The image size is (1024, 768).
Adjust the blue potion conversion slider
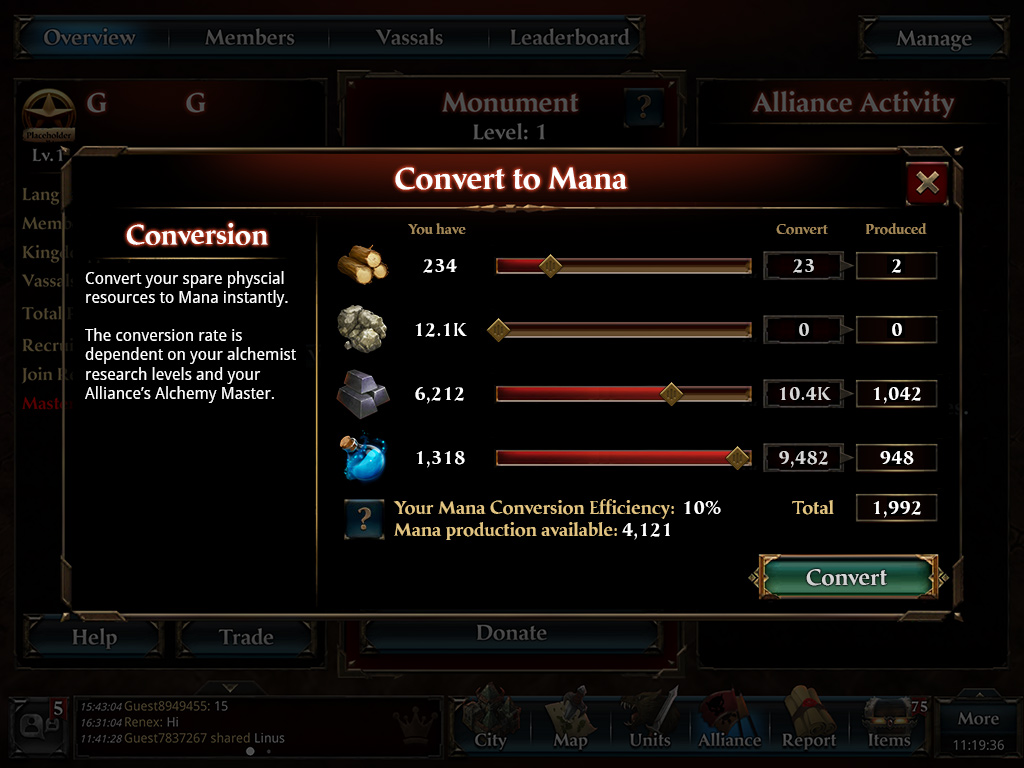pyautogui.click(x=738, y=458)
